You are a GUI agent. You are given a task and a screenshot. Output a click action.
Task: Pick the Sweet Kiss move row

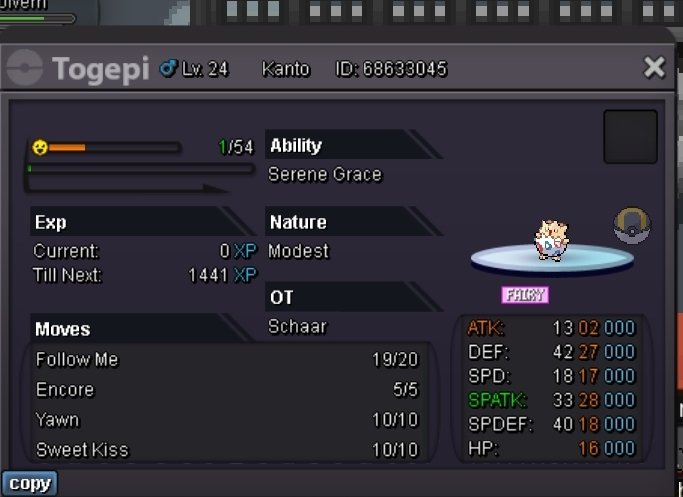[x=227, y=450]
